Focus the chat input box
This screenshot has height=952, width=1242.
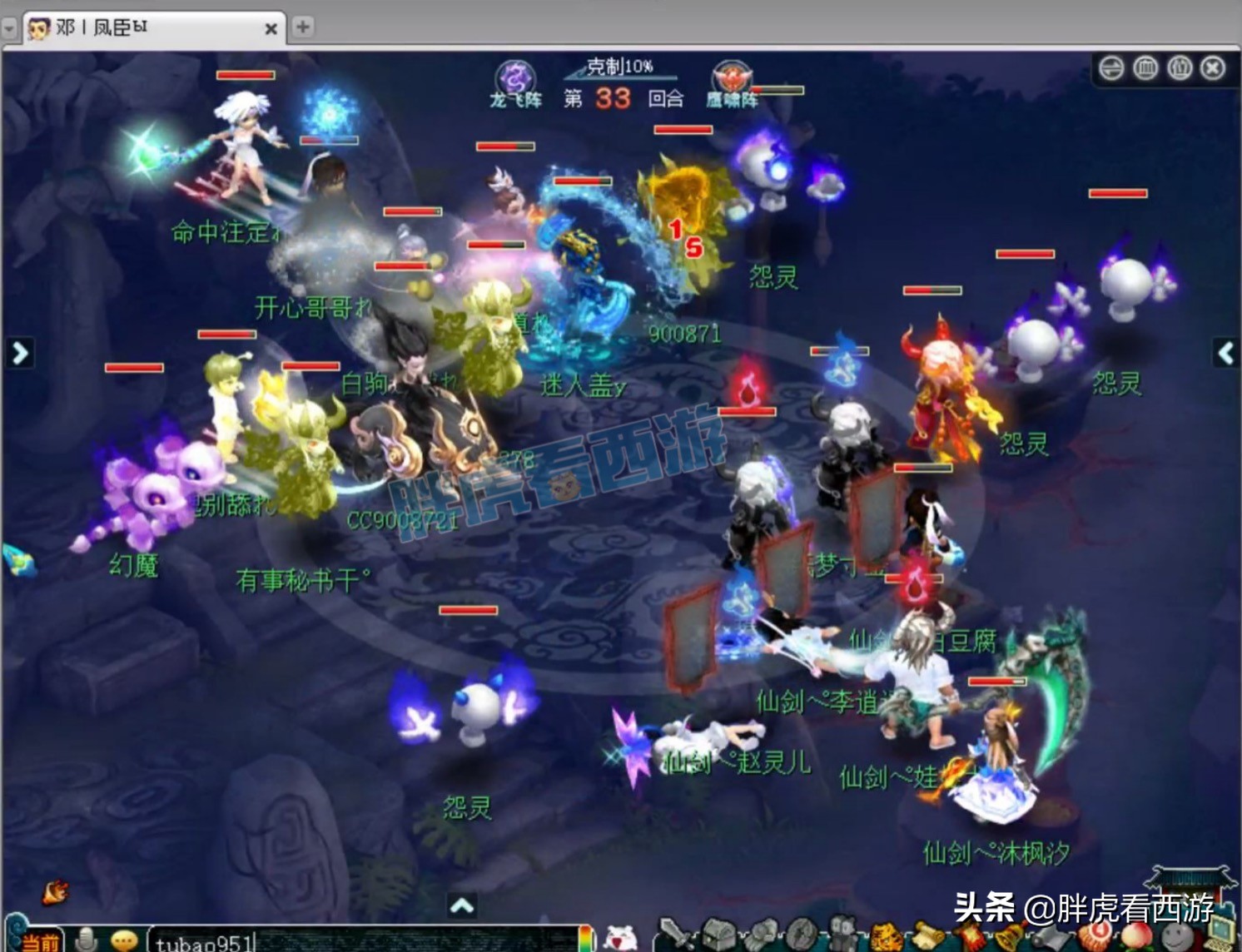(x=366, y=942)
